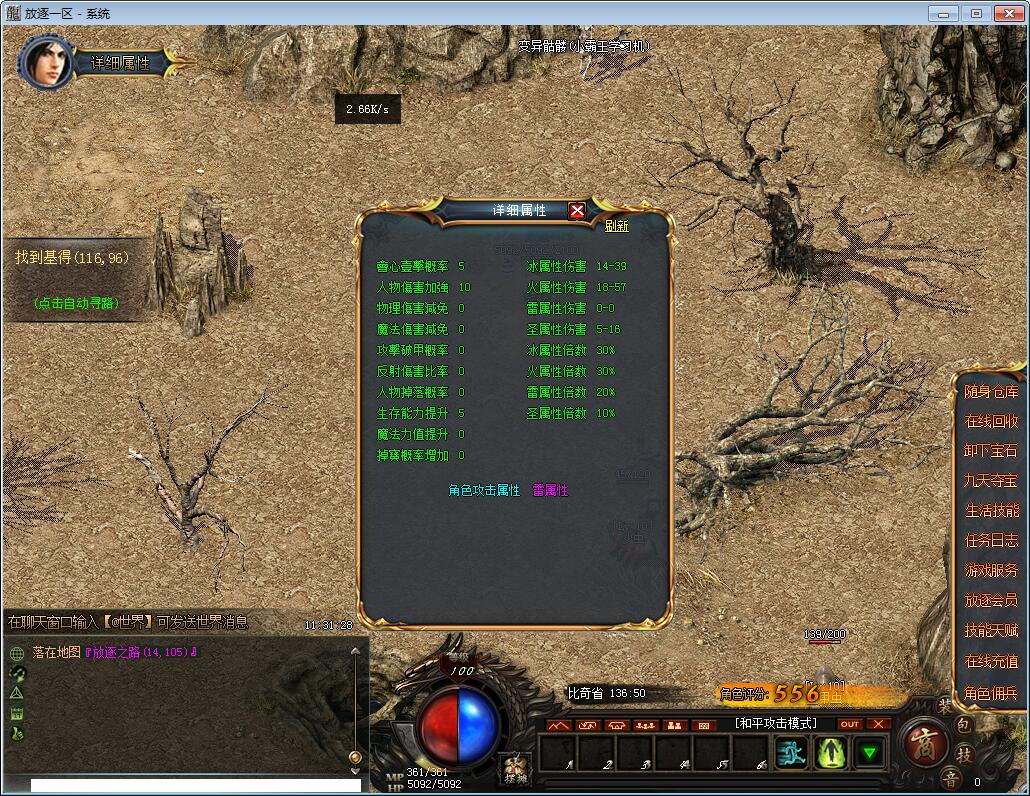Screen dimensions: 1030x796
Task: Click the character portrait avatar
Action: 45,61
